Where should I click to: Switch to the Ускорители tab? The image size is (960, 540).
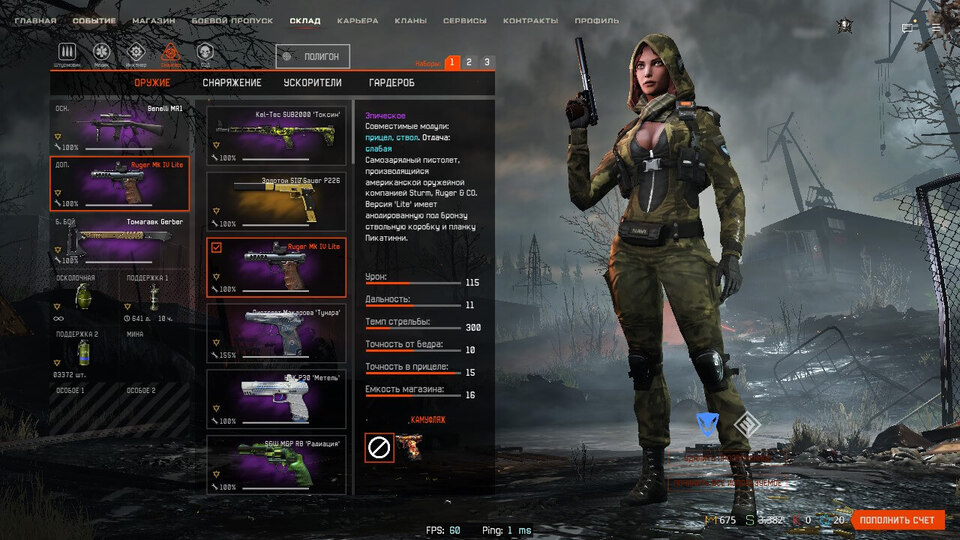(x=313, y=83)
